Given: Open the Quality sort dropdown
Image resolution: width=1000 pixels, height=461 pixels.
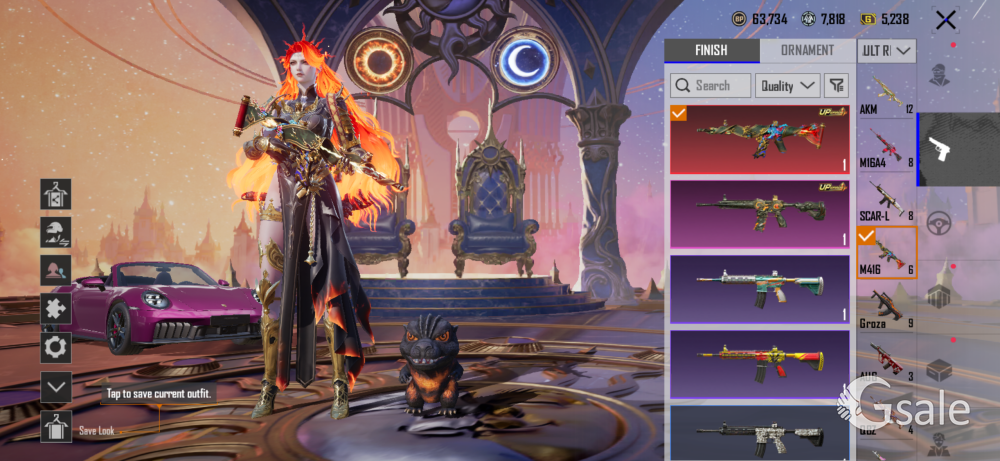Looking at the screenshot, I should [787, 86].
